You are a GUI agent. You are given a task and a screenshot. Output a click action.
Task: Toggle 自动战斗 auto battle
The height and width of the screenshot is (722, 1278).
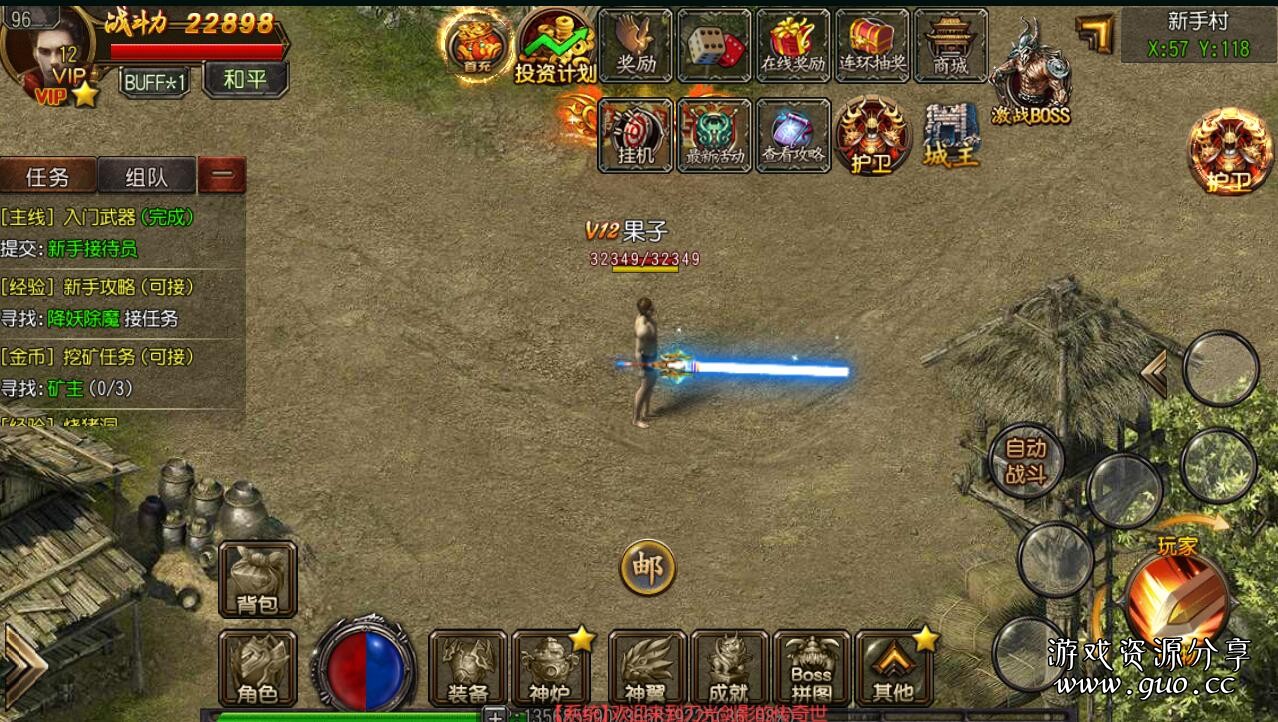pos(1025,461)
